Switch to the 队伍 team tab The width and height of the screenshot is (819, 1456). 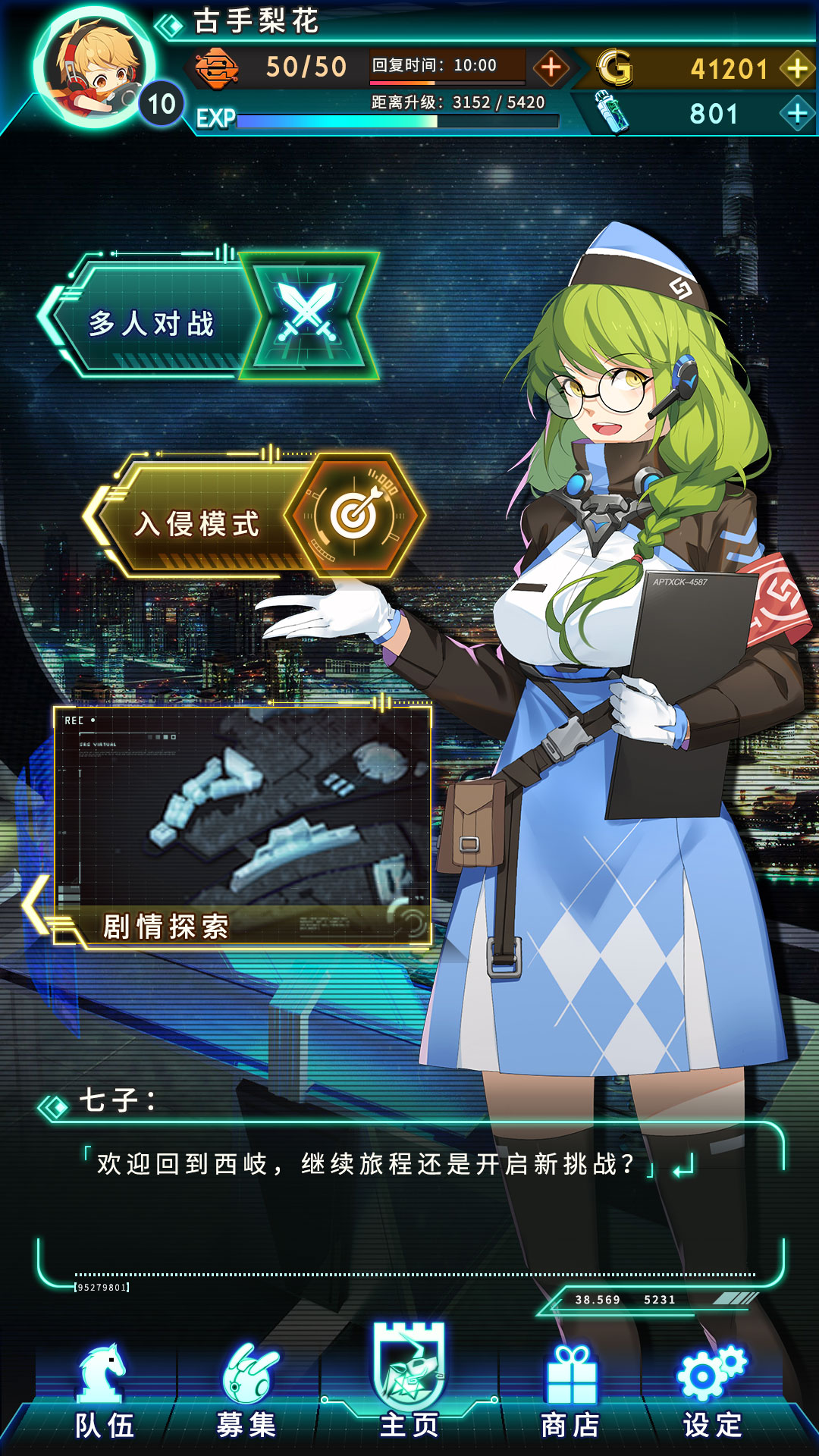click(104, 1395)
